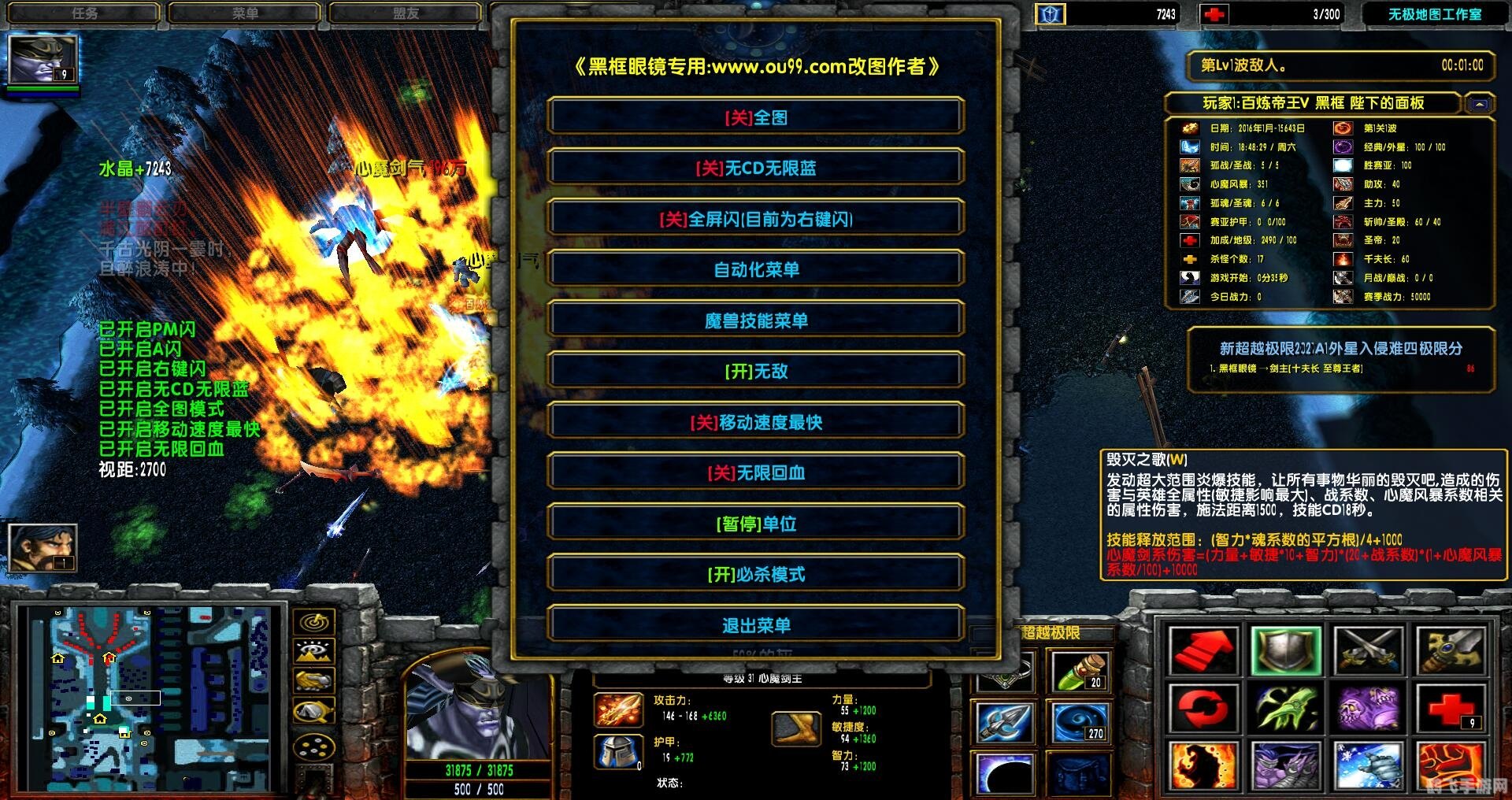Open the backpack slot in the inventory
Screen dimensions: 1512x800
click(1080, 775)
